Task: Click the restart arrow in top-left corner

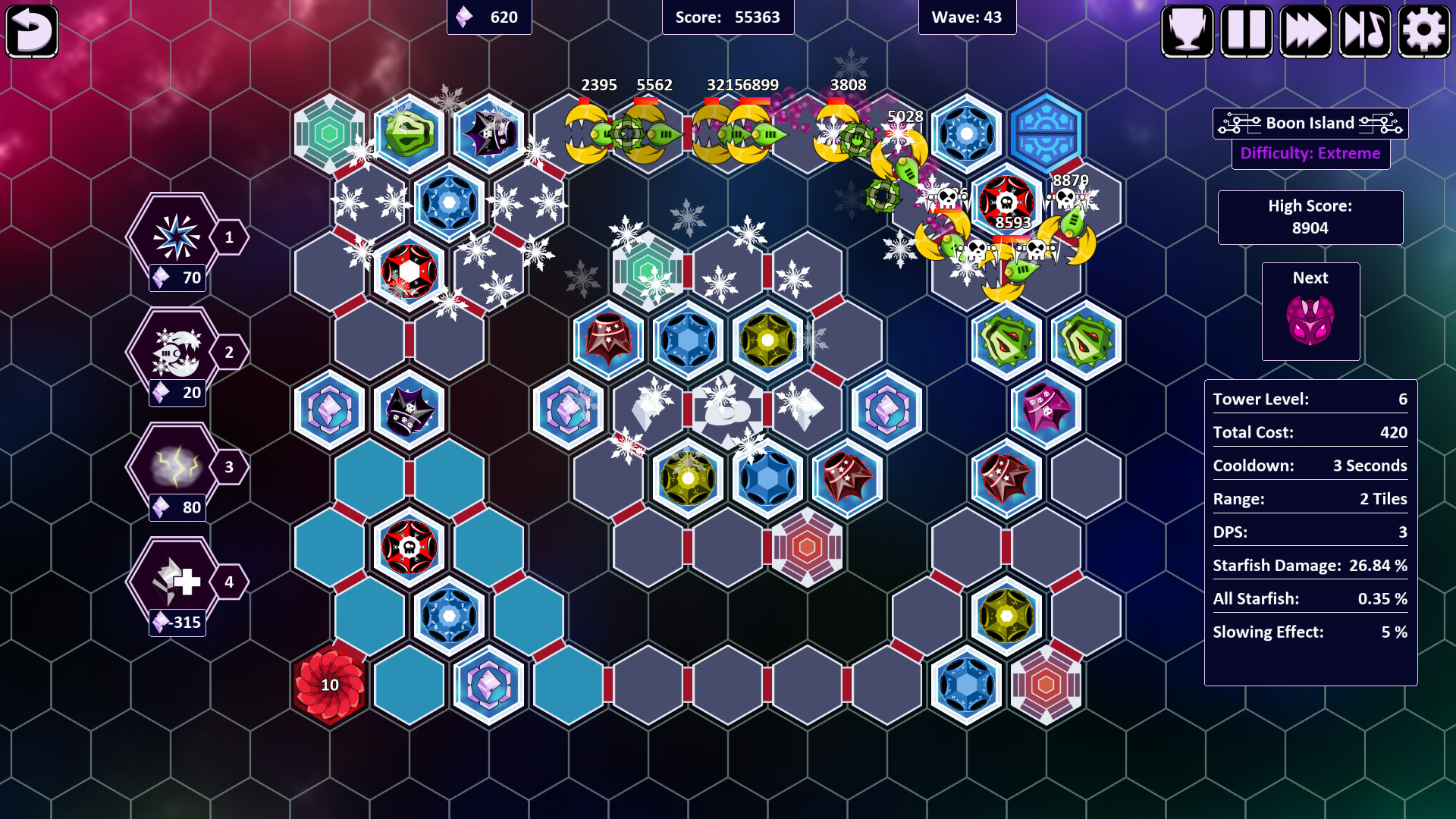Action: (32, 31)
